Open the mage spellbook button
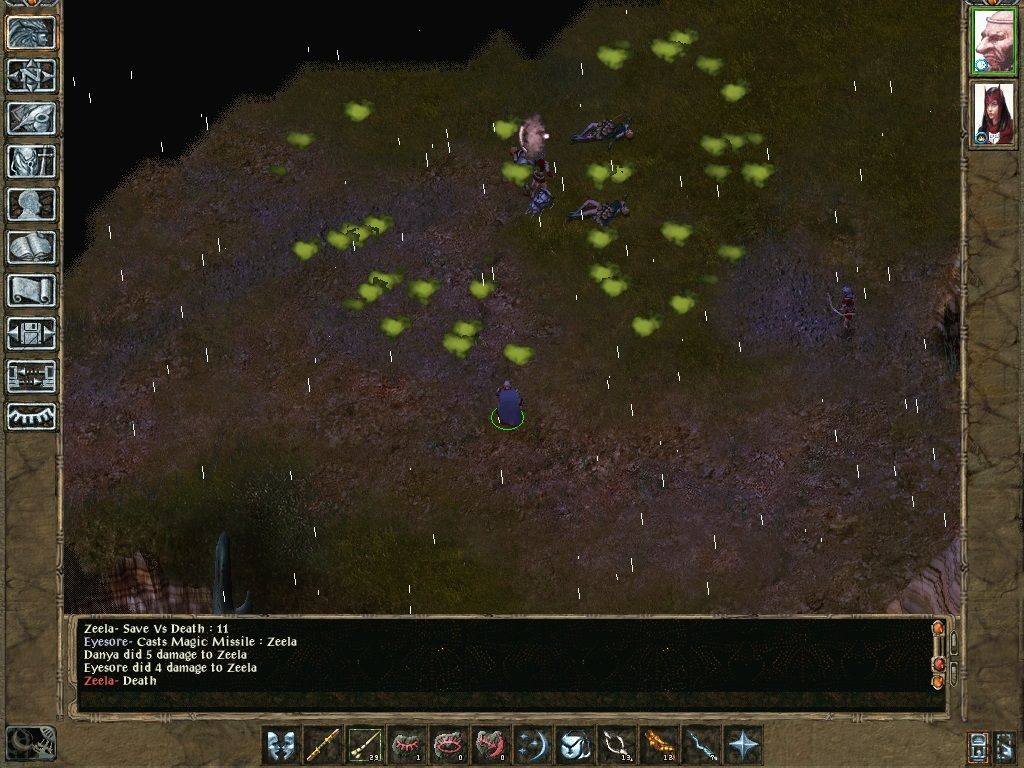Image resolution: width=1024 pixels, height=768 pixels. pyautogui.click(x=31, y=247)
